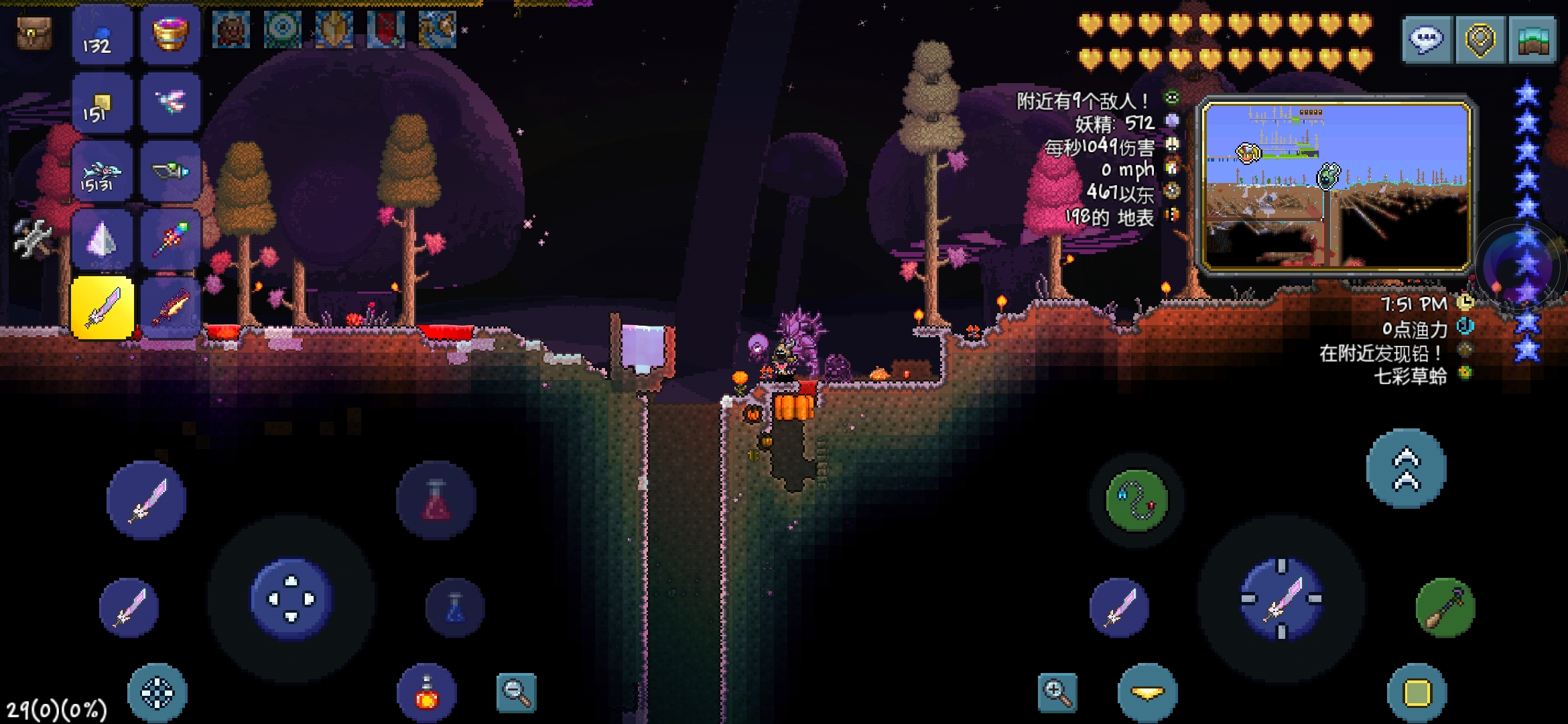This screenshot has width=1568, height=724.
Task: Select the highlighted sword hotbar slot
Action: 103,308
